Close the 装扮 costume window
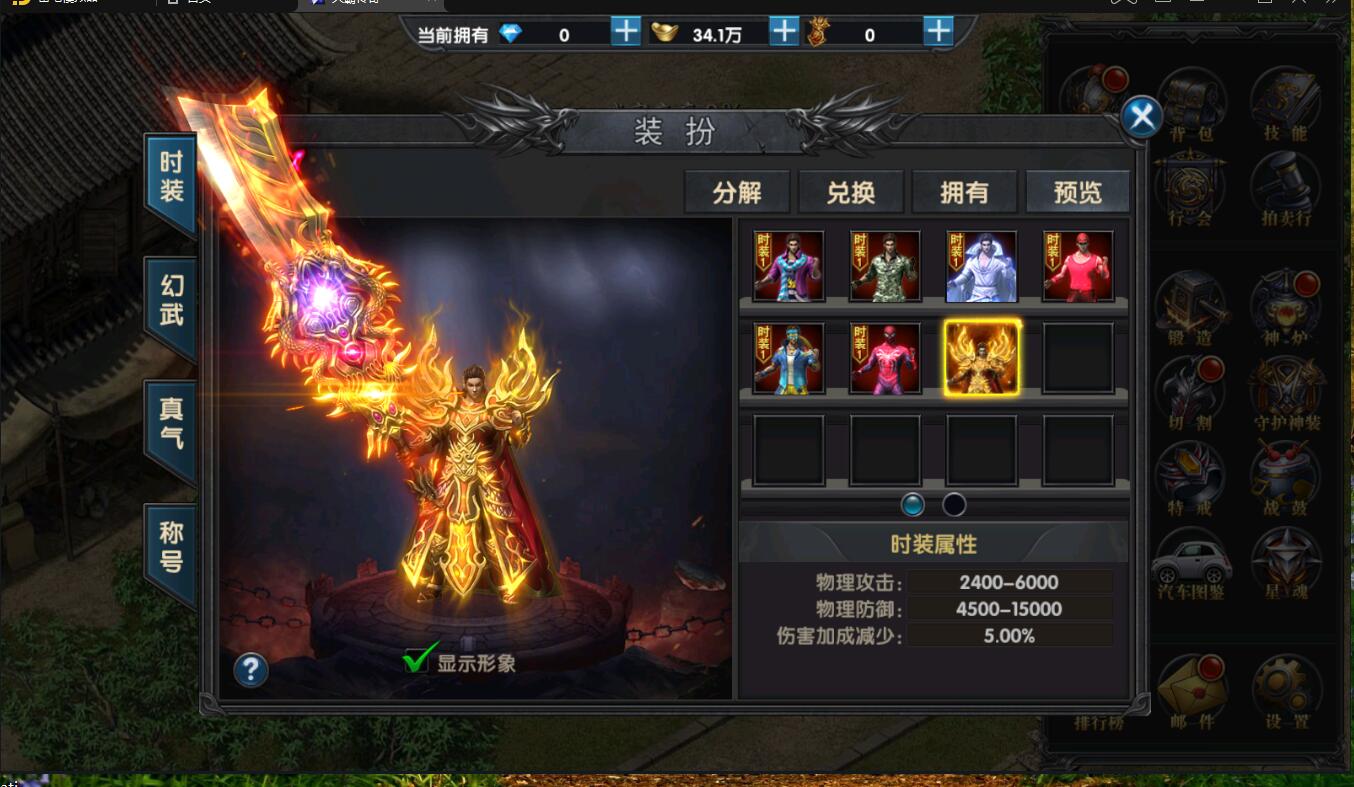1354x787 pixels. (1141, 118)
